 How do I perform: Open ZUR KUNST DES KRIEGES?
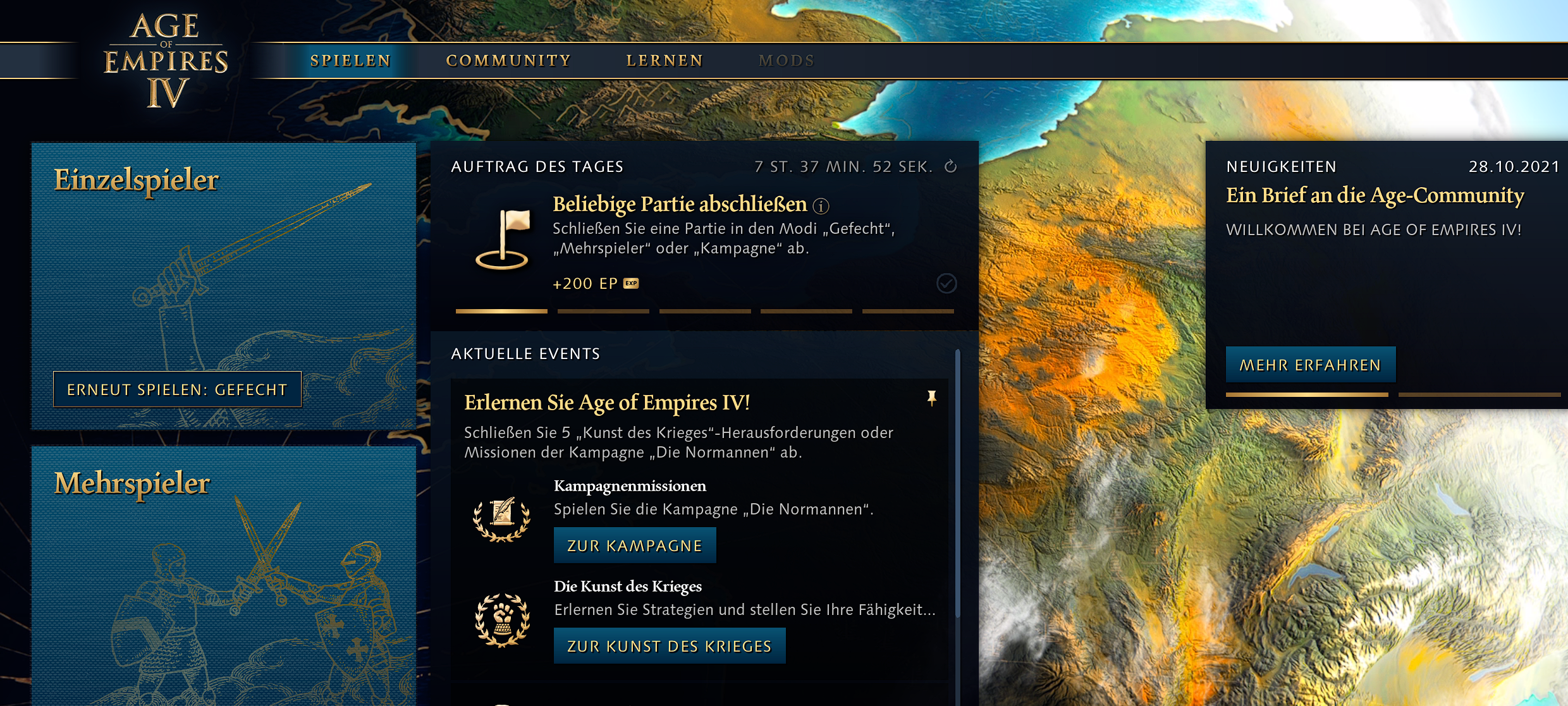(x=669, y=646)
